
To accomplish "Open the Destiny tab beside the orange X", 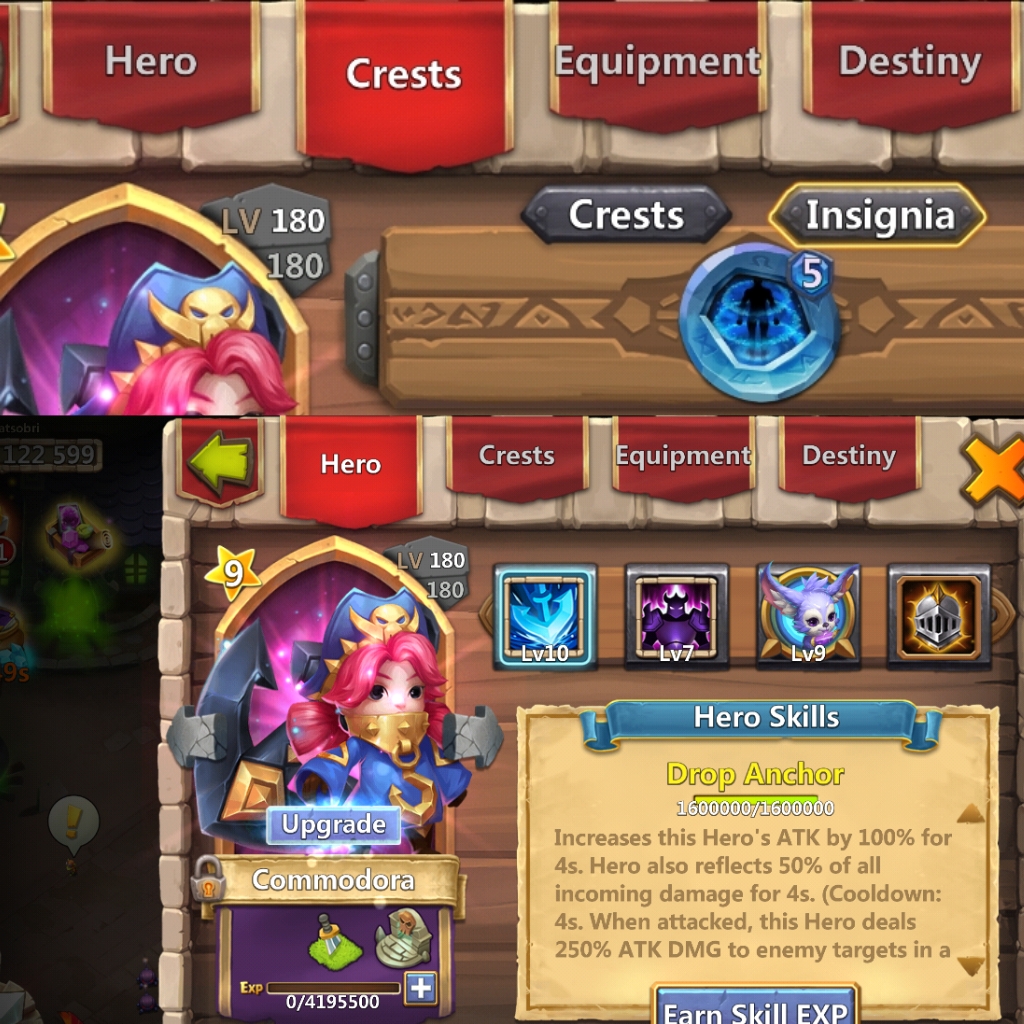I will coord(848,456).
